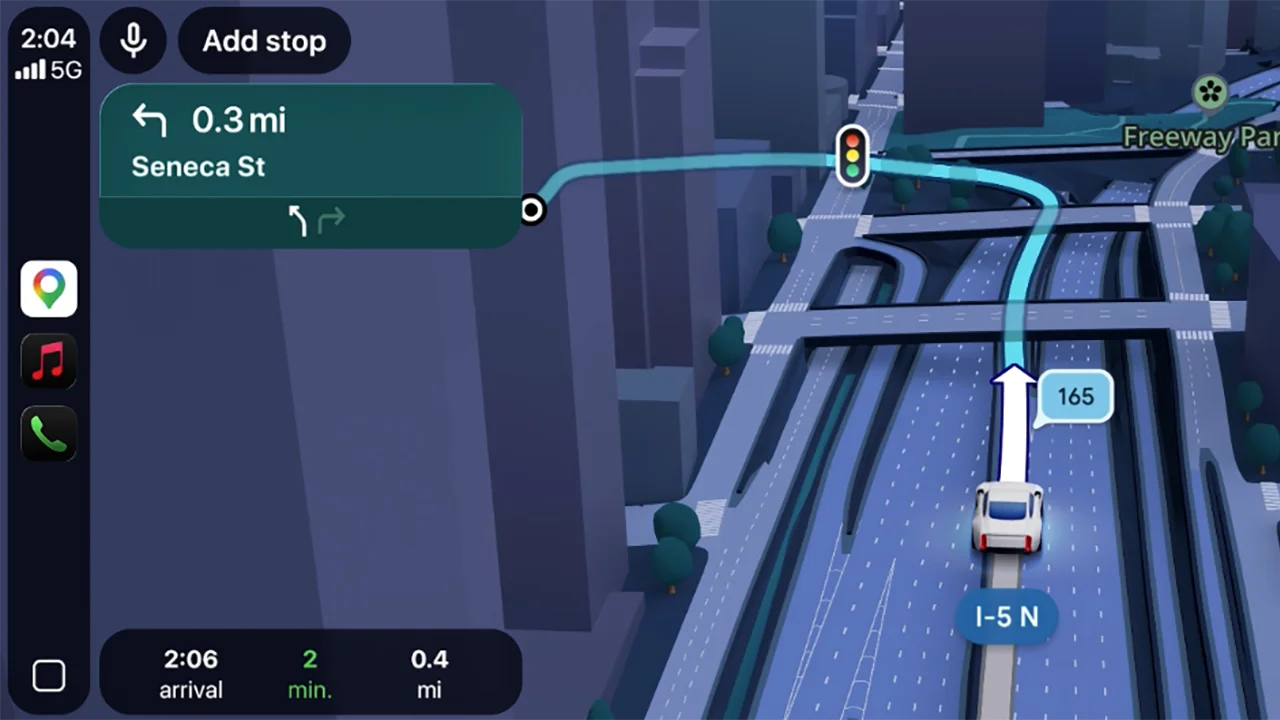Image resolution: width=1280 pixels, height=720 pixels.
Task: Select the traffic light marker on the map
Action: (852, 155)
